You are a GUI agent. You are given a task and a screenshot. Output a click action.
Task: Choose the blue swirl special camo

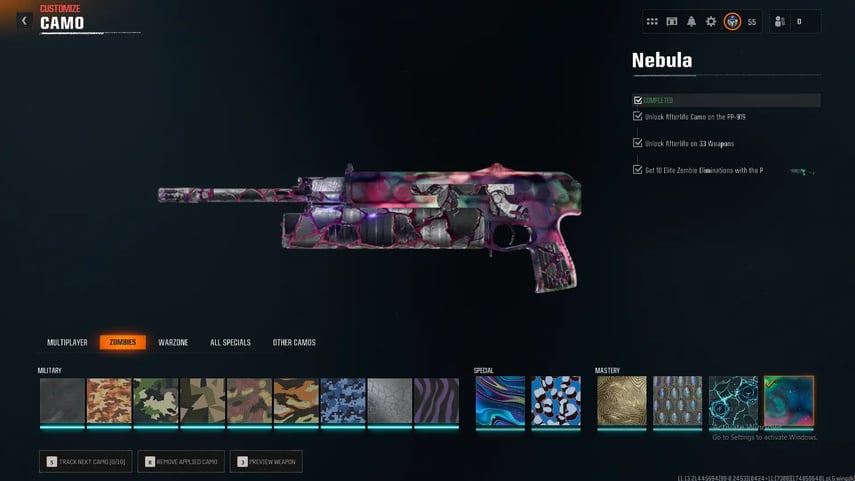[x=500, y=401]
